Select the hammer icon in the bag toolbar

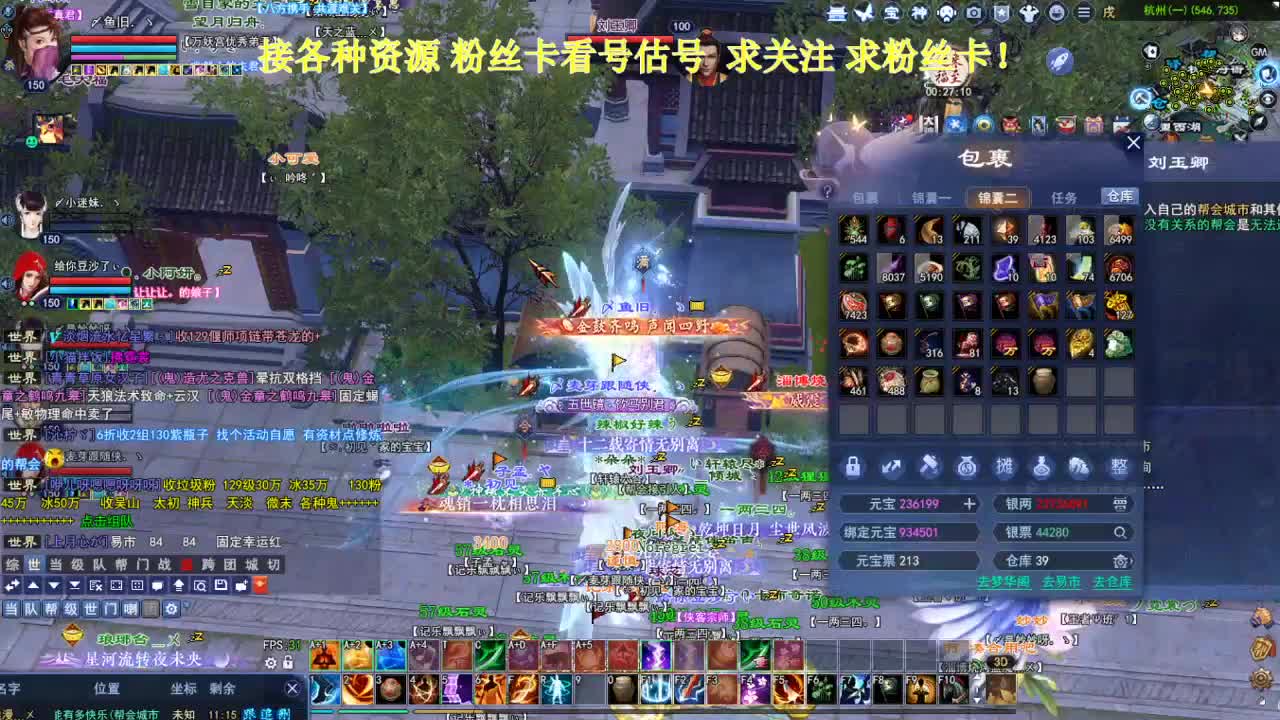click(929, 466)
